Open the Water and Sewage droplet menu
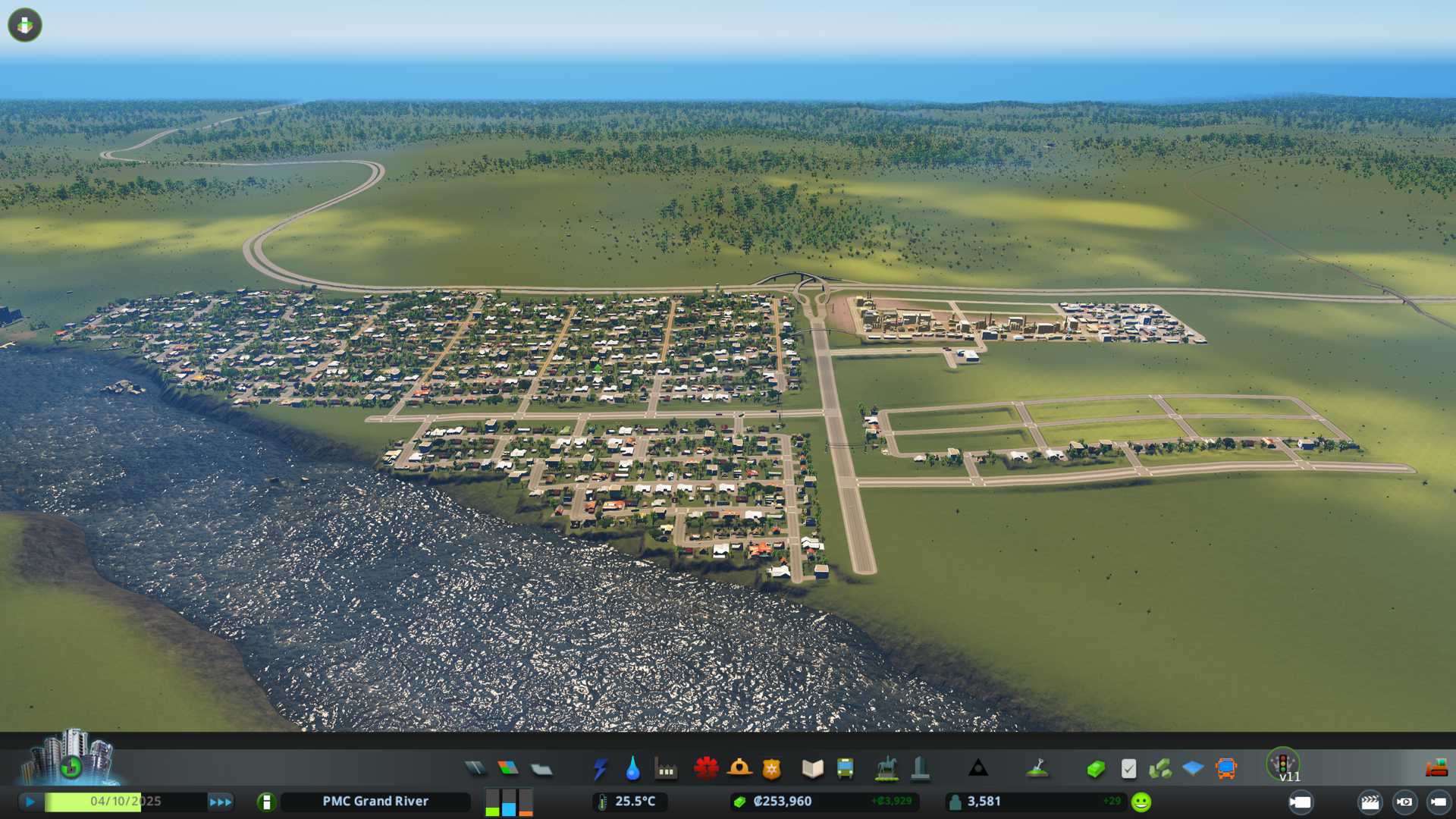 (x=632, y=769)
